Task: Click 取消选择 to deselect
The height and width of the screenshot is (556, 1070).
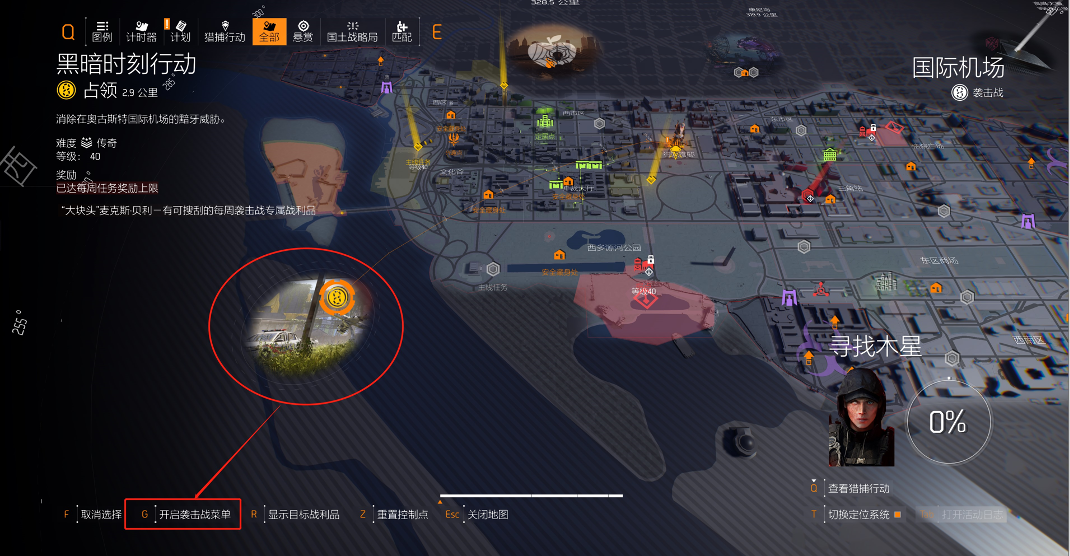Action: [x=101, y=515]
